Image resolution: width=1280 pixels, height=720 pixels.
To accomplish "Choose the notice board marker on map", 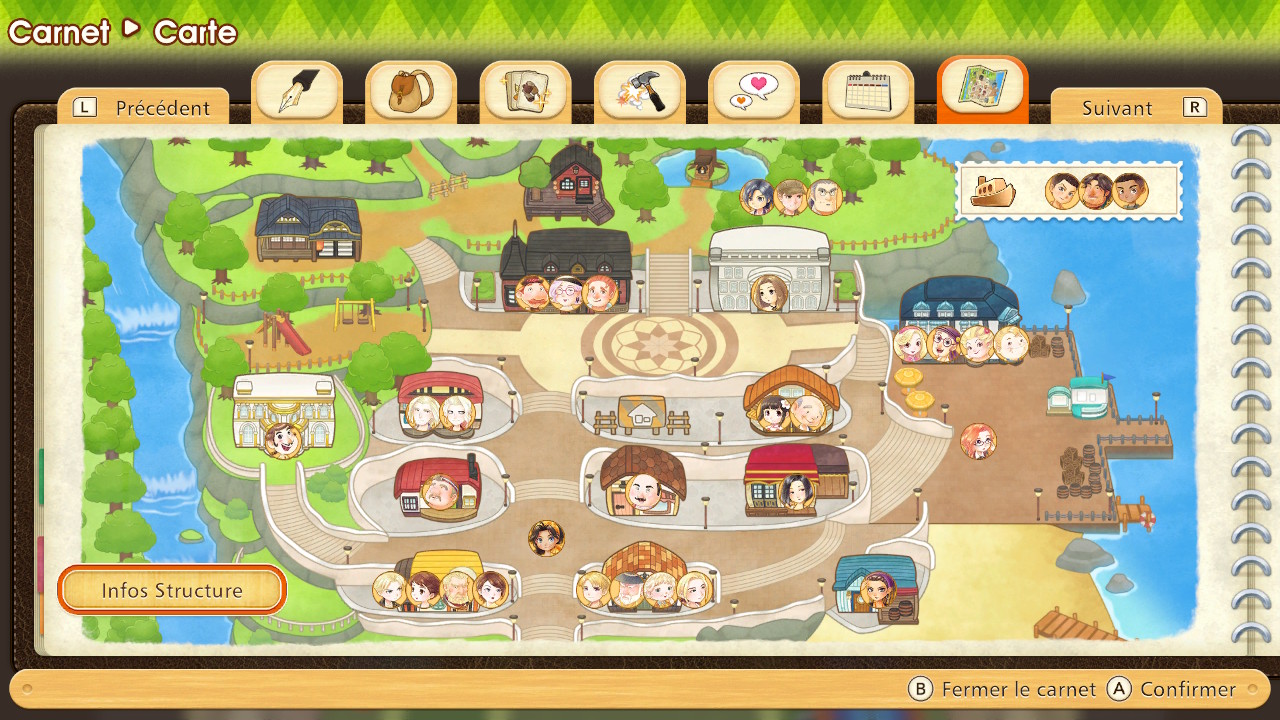I will tap(641, 412).
